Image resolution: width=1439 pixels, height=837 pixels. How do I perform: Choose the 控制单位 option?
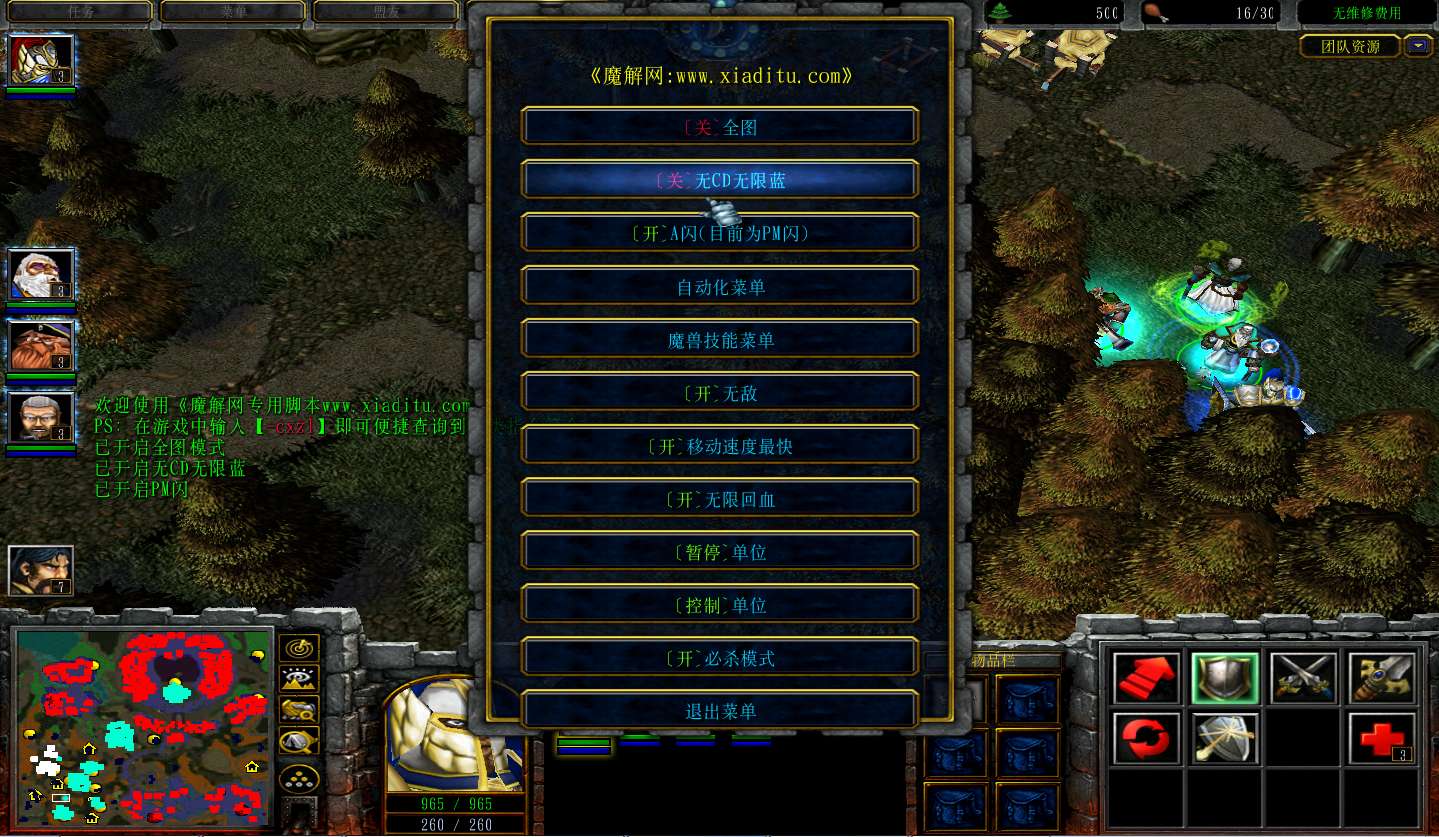click(719, 605)
